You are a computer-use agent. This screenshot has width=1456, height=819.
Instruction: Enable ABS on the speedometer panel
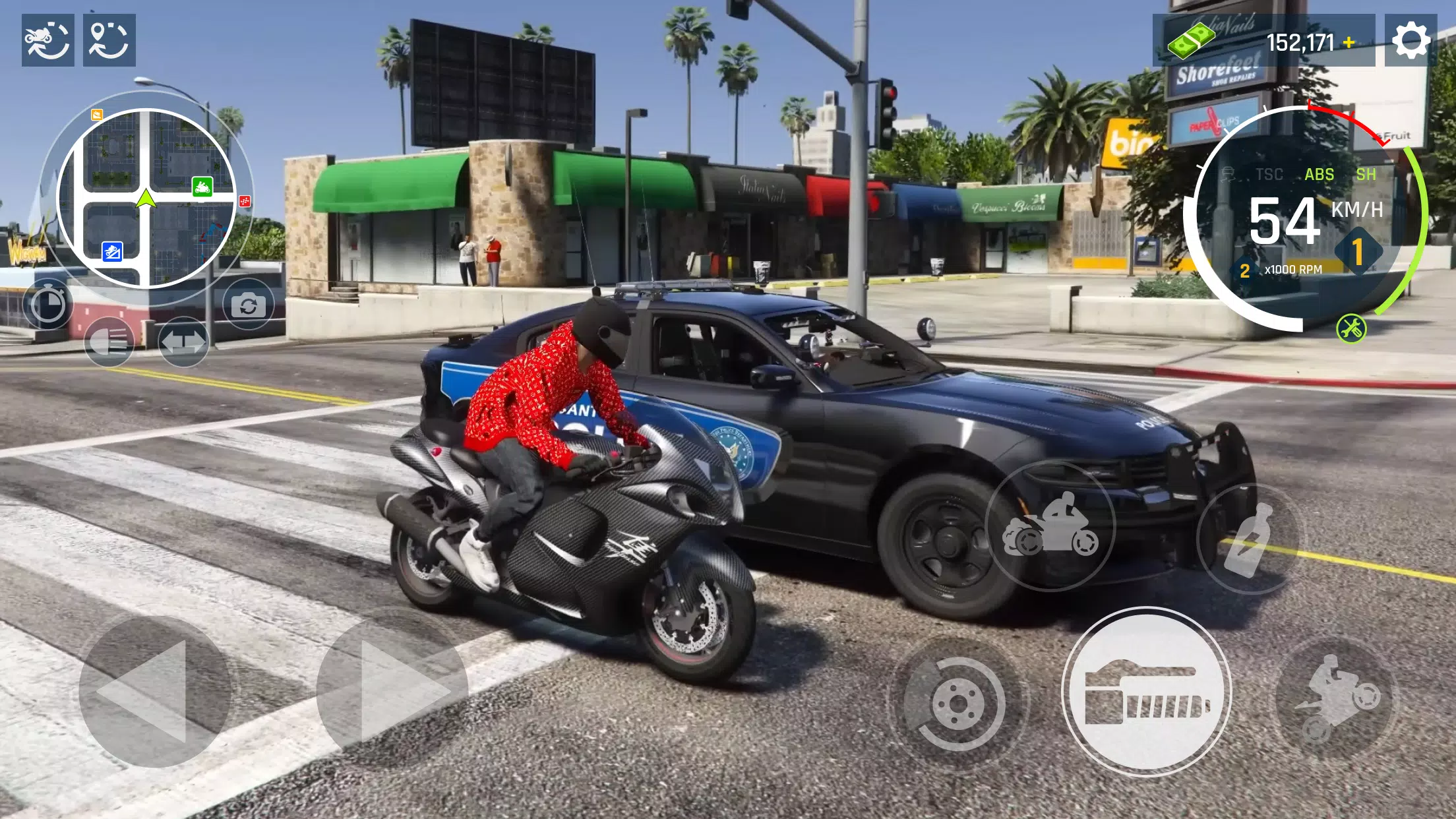[x=1319, y=175]
